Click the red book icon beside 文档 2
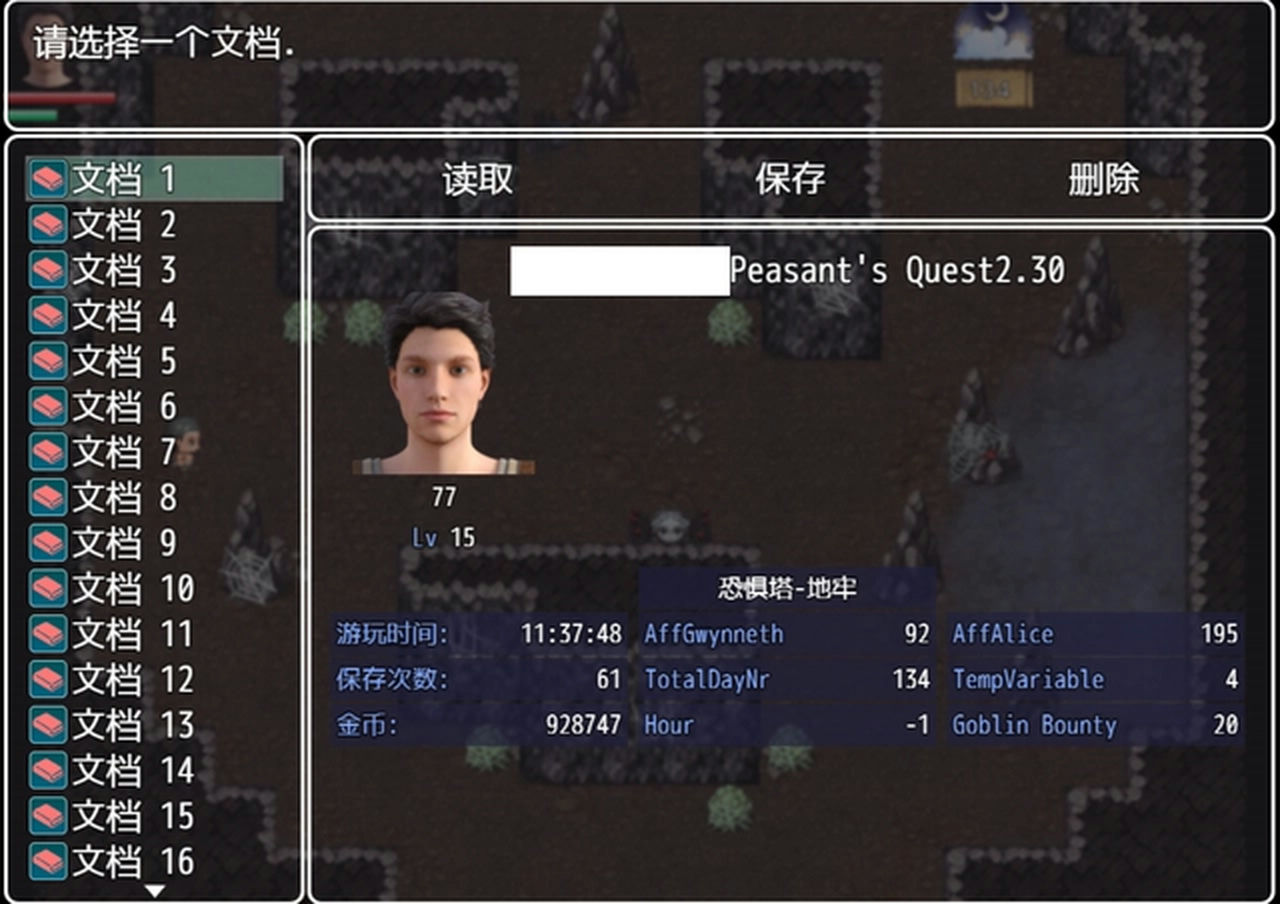The width and height of the screenshot is (1280, 904). [x=48, y=222]
